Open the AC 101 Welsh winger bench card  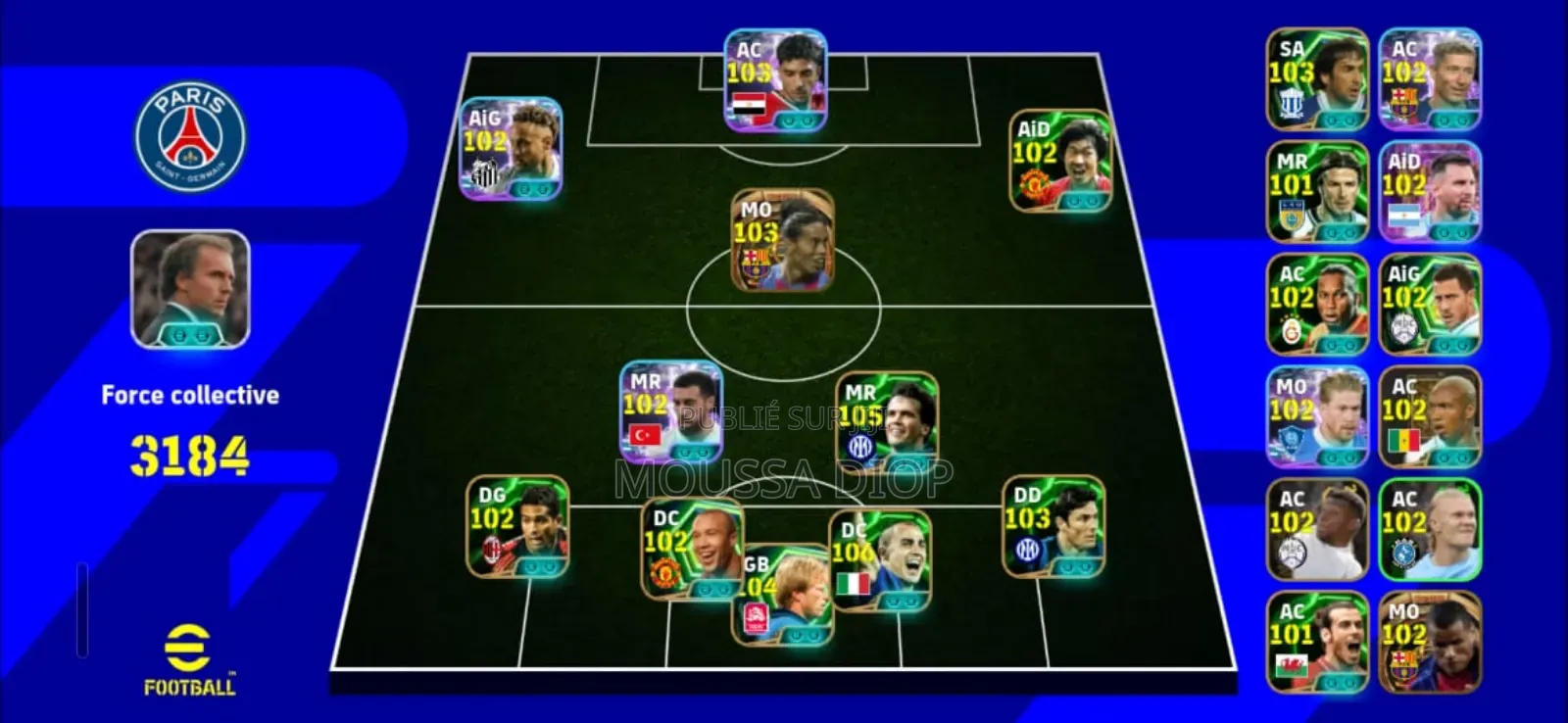[x=1317, y=642]
